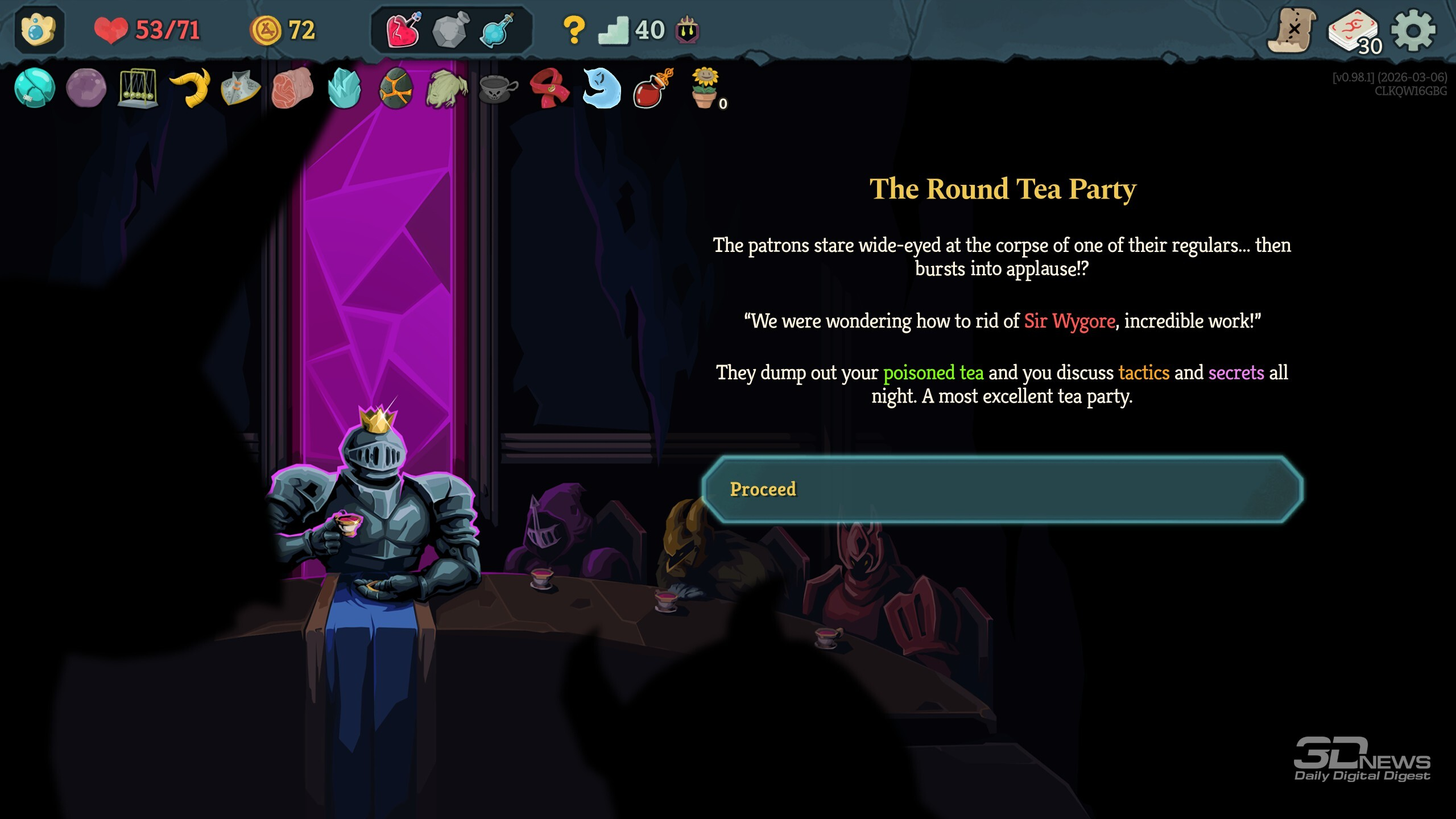Inspect the red scarf relic
The width and height of the screenshot is (1456, 819).
point(549,88)
